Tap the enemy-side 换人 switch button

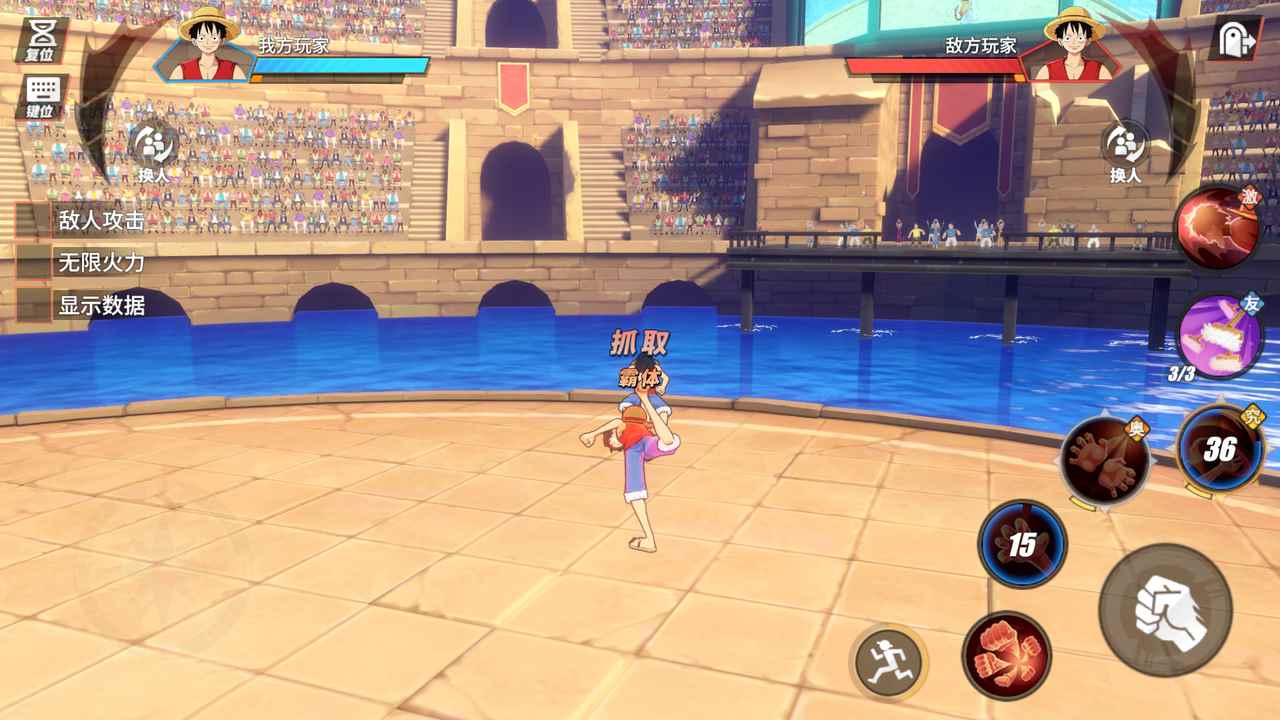click(x=1125, y=149)
